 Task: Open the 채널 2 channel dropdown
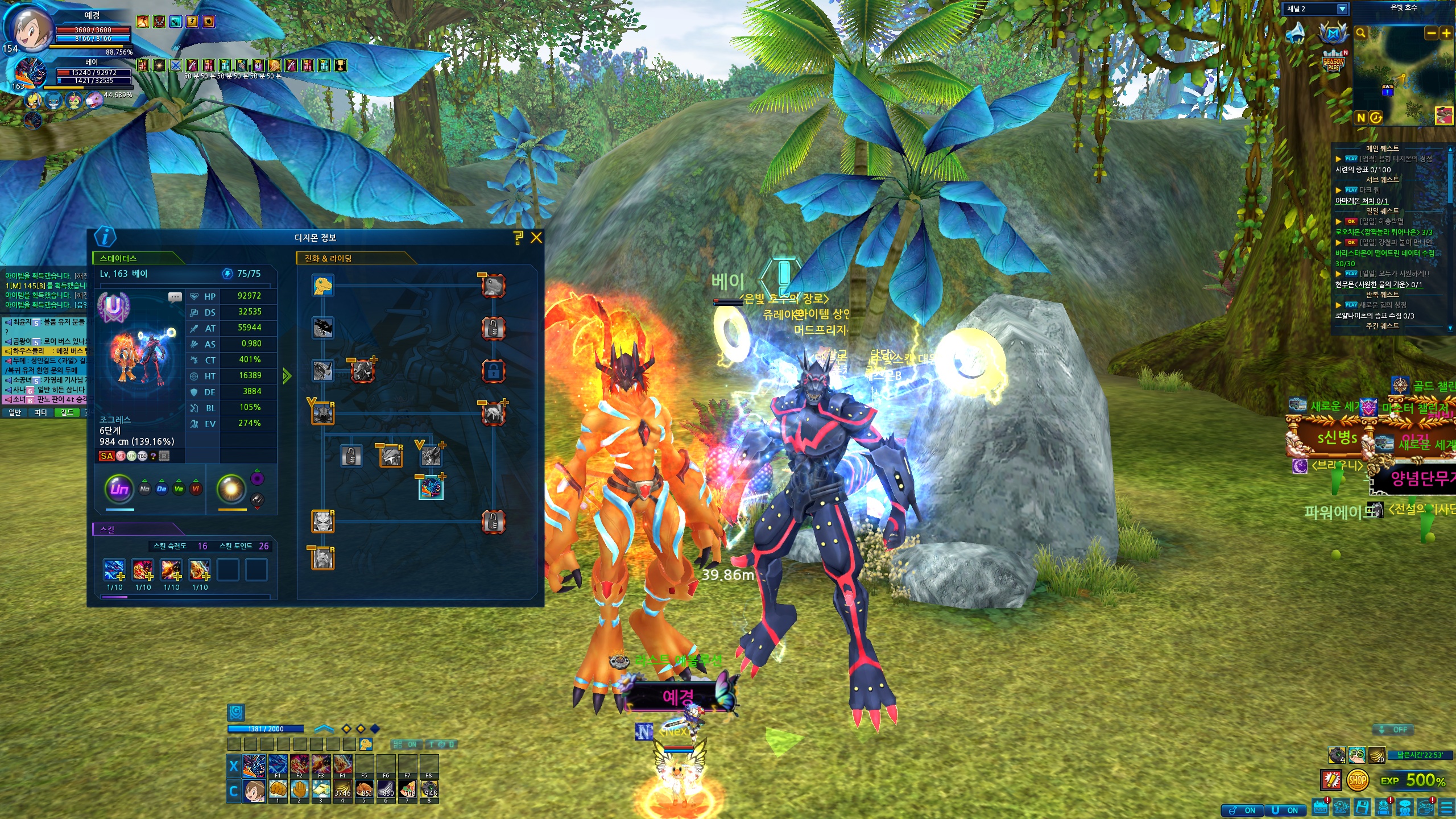tap(1342, 9)
